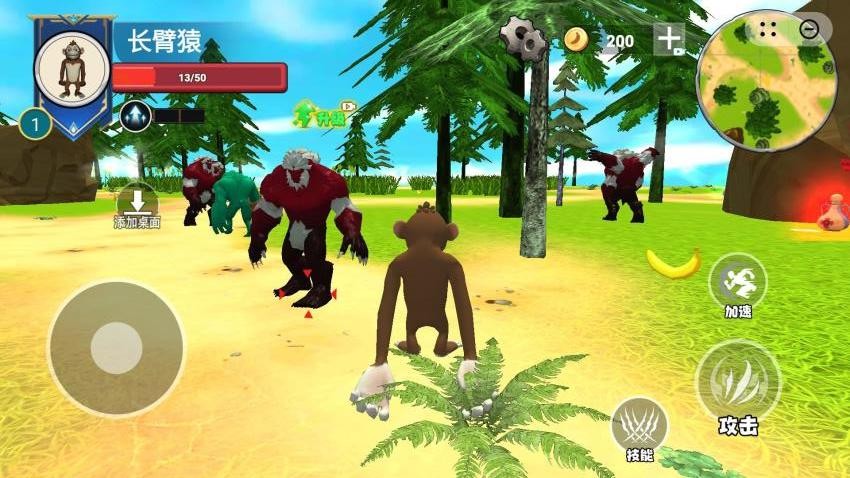Use the 技能 claw skill button

click(639, 429)
